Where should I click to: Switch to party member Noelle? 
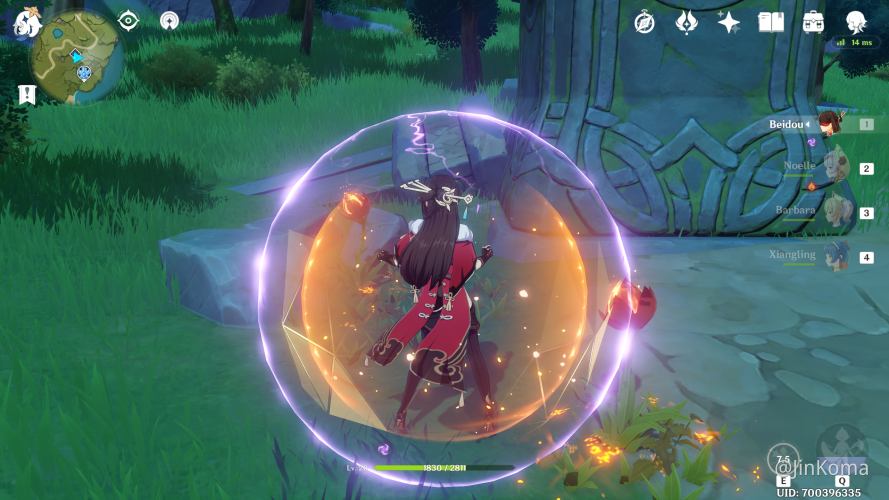pyautogui.click(x=835, y=167)
